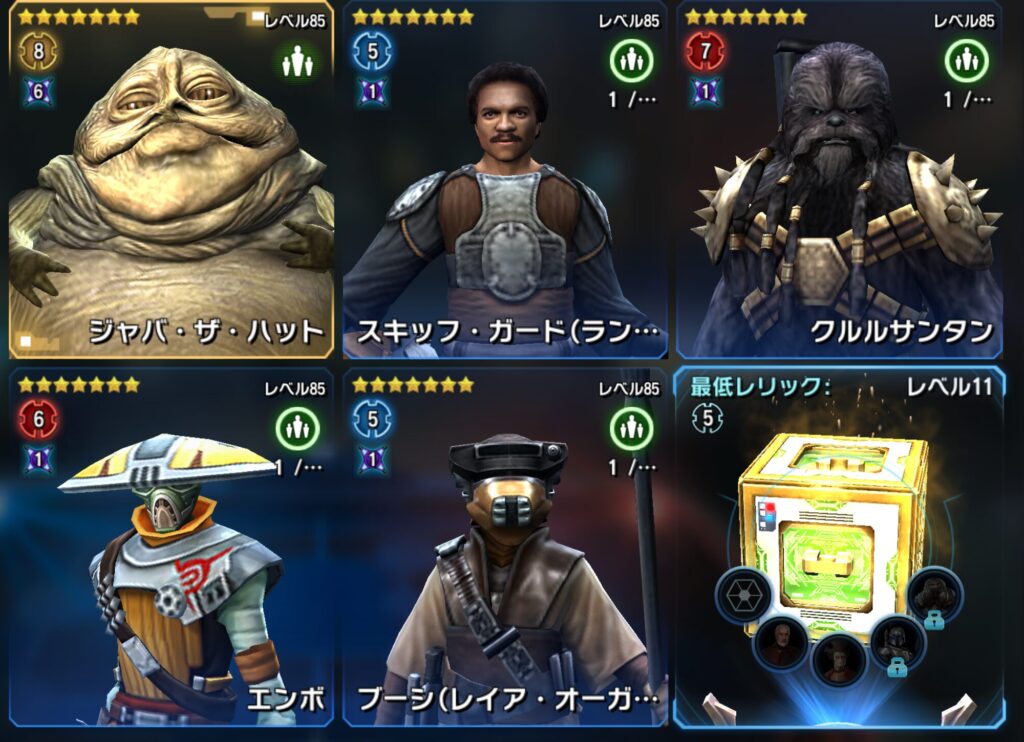Select the Jabba the Hutt character card
1024x742 pixels.
click(x=171, y=180)
